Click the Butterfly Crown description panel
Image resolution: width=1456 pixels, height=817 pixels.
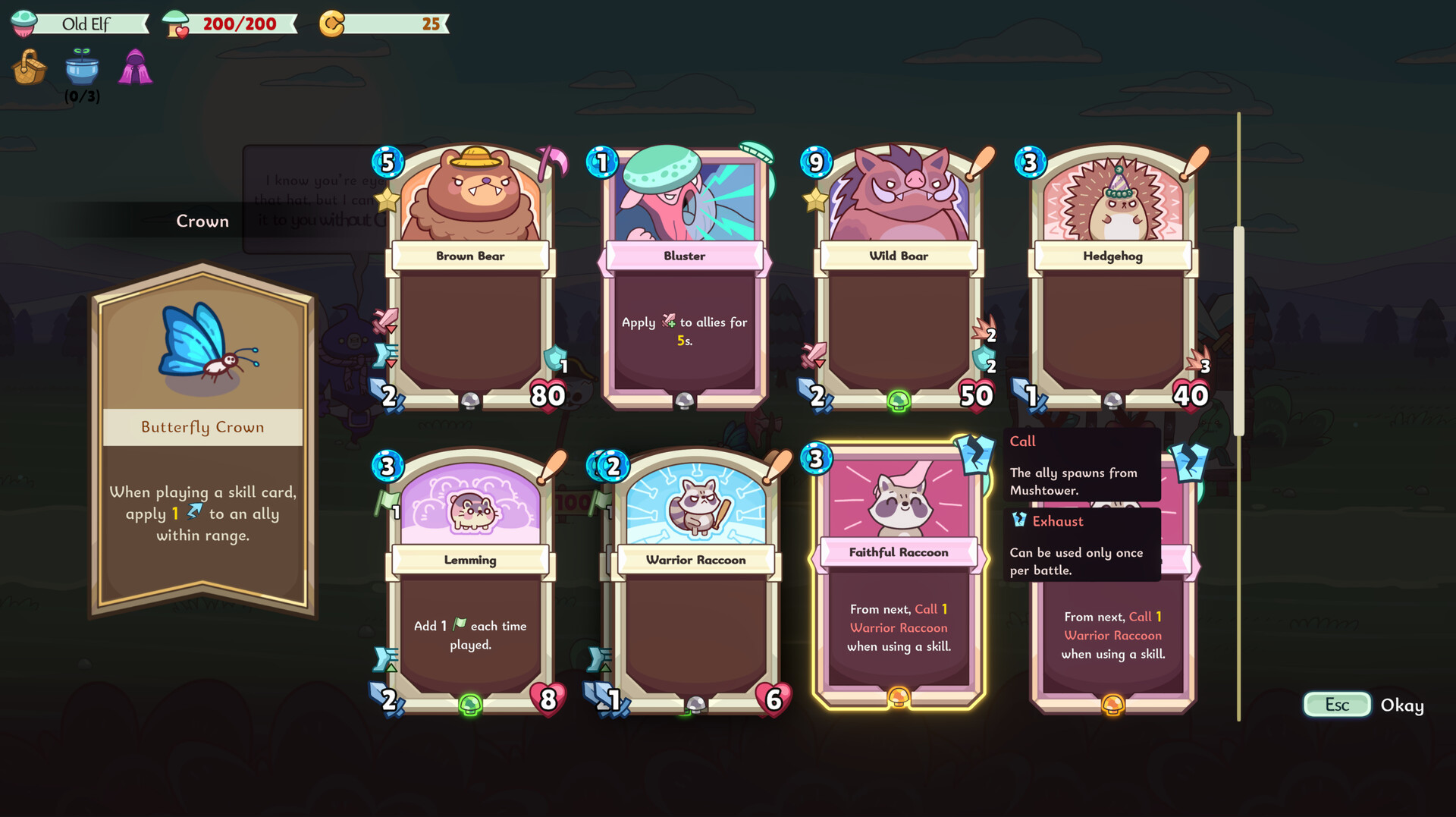[x=202, y=514]
